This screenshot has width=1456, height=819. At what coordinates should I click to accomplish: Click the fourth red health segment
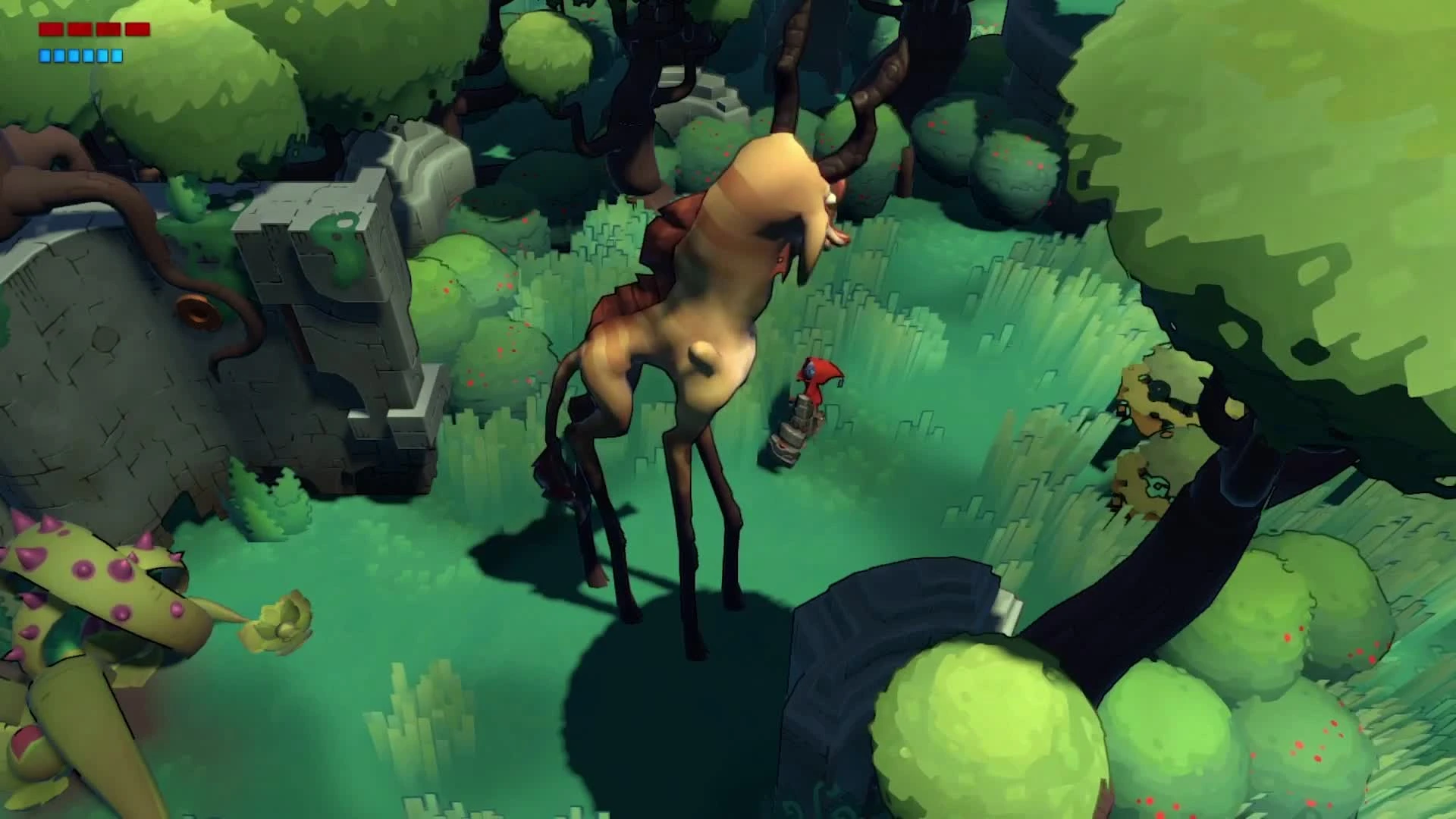137,29
